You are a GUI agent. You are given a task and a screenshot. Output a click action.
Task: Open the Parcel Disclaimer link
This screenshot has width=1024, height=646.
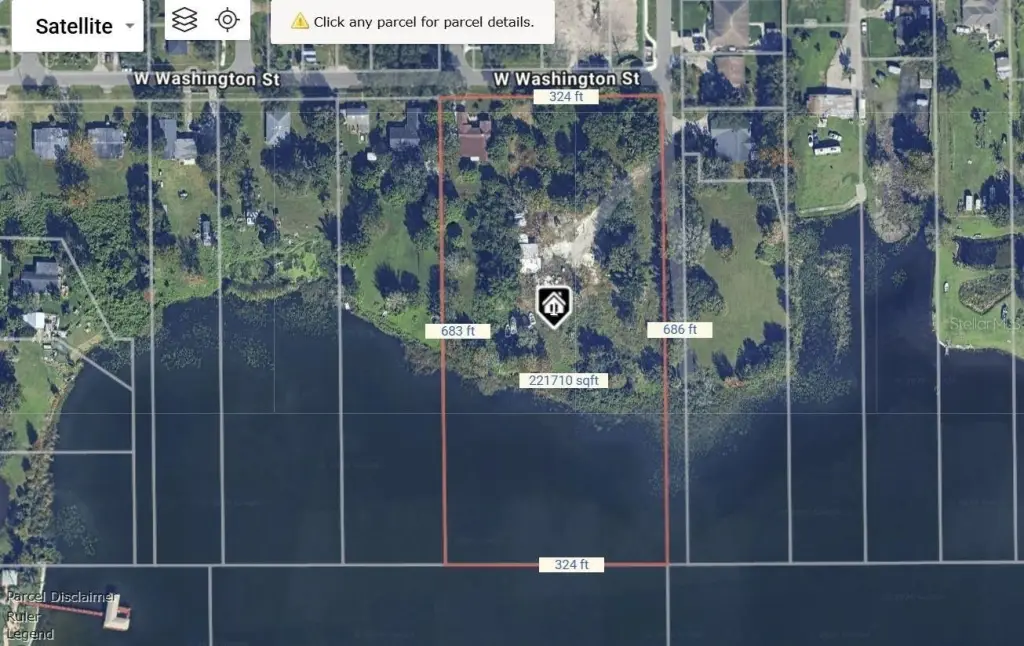tap(60, 597)
